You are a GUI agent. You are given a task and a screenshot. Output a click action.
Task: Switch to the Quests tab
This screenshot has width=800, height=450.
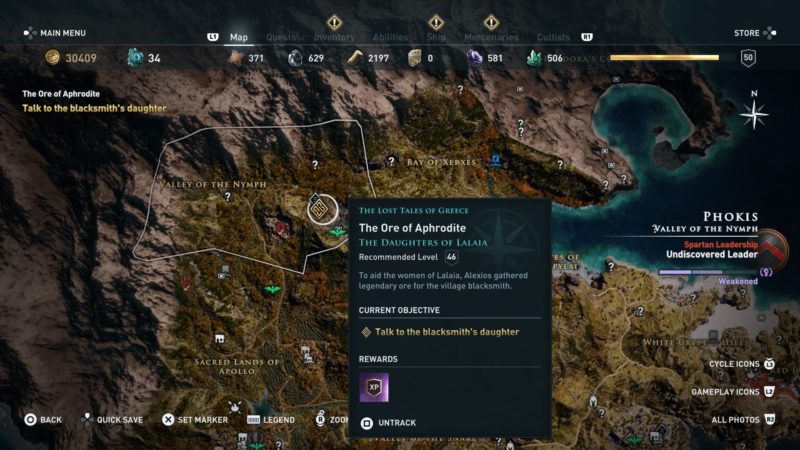pos(281,38)
